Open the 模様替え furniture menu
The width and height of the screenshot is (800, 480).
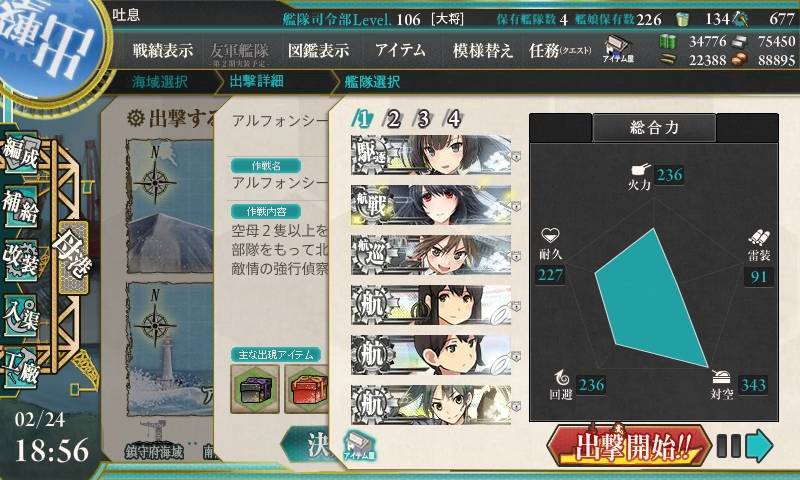click(482, 51)
